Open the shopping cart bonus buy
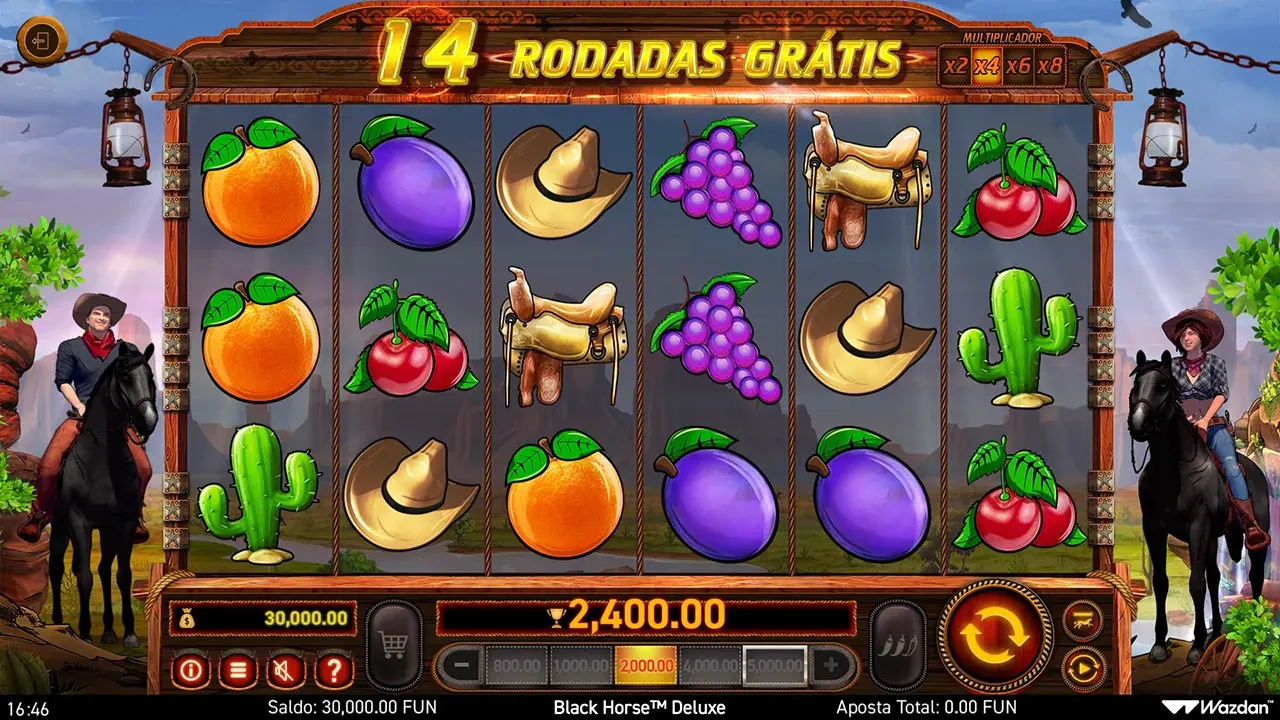 (x=394, y=646)
